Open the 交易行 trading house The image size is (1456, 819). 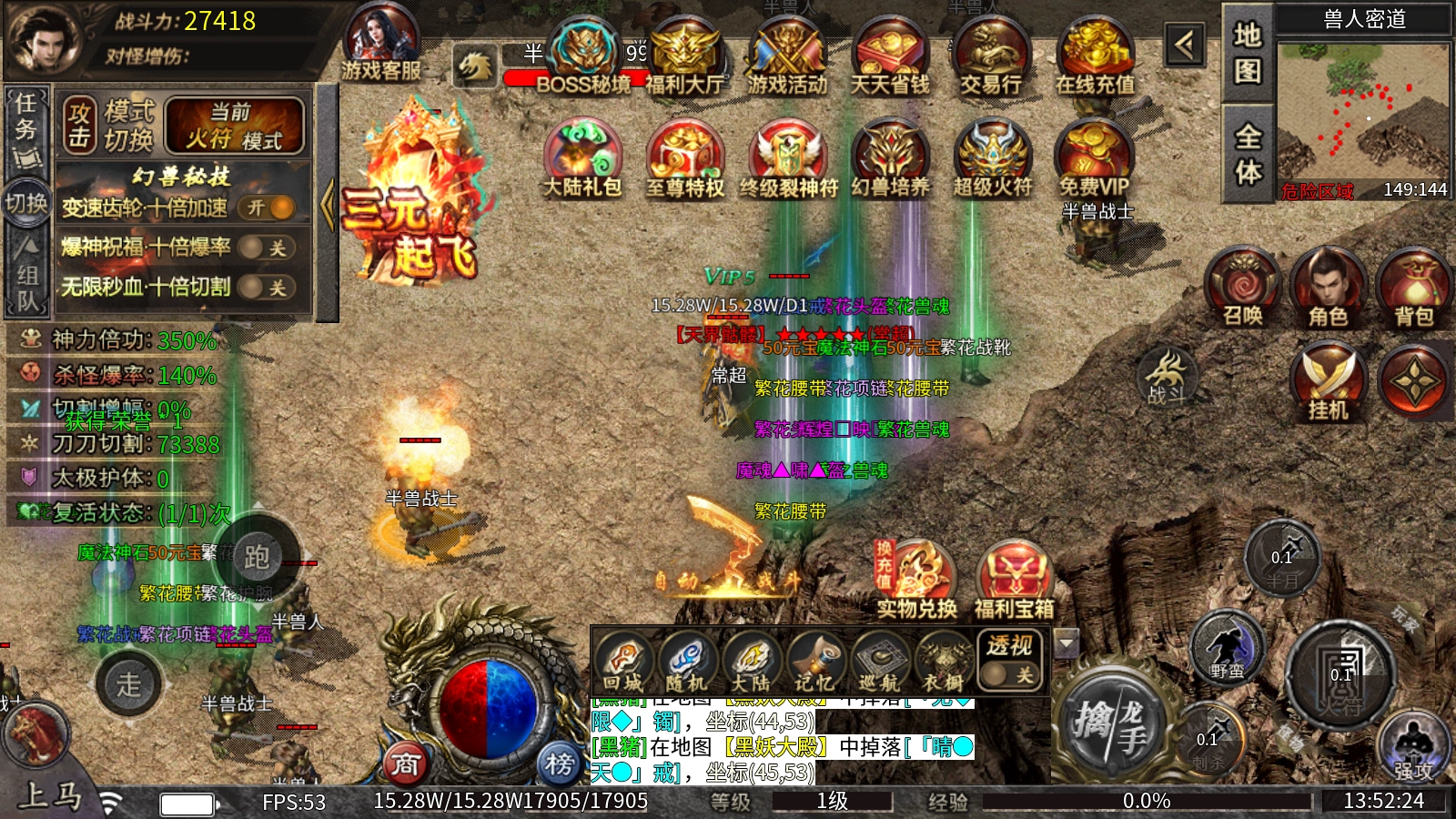coord(991,56)
